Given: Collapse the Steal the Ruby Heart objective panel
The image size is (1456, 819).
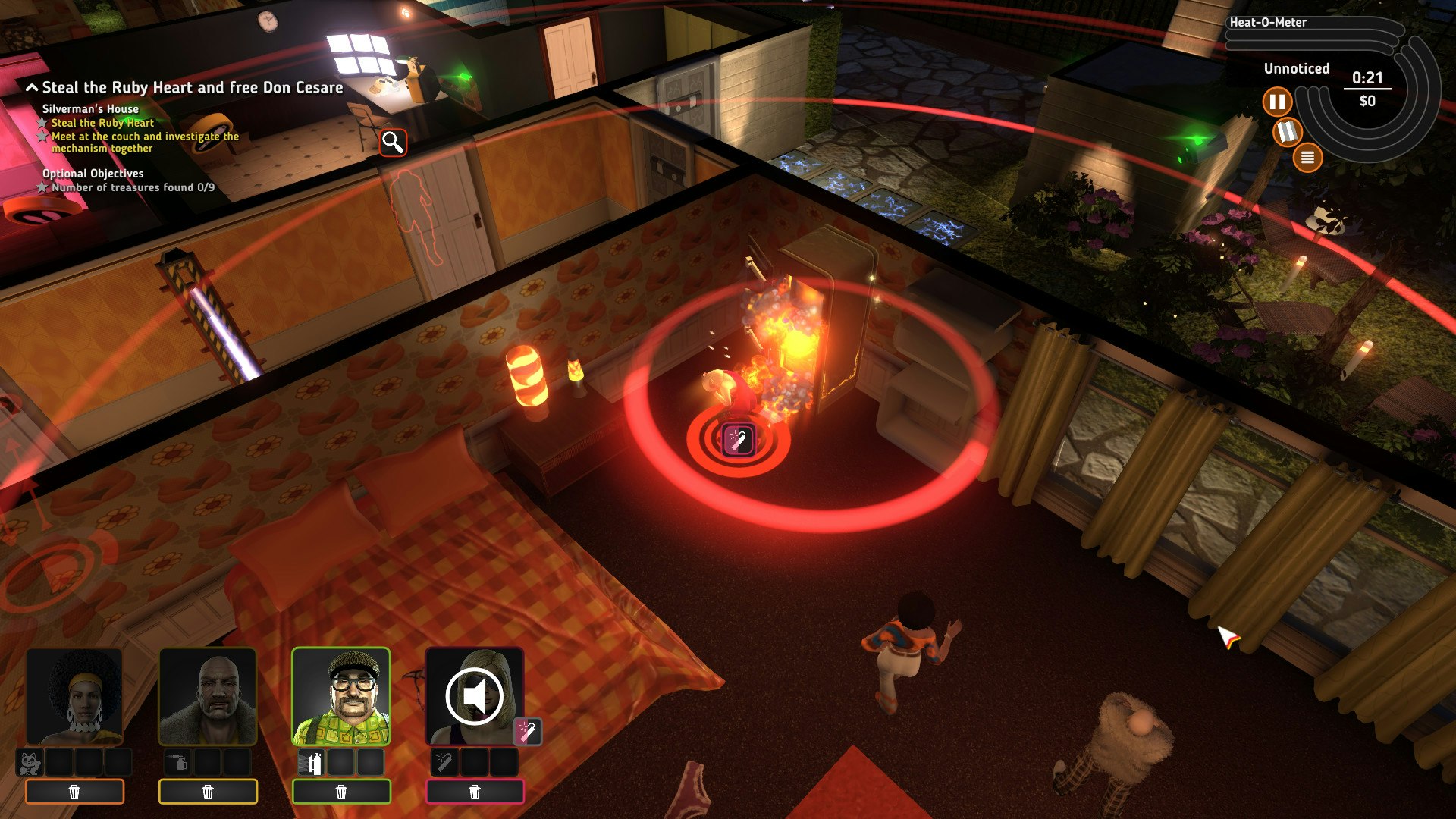Looking at the screenshot, I should pyautogui.click(x=30, y=86).
